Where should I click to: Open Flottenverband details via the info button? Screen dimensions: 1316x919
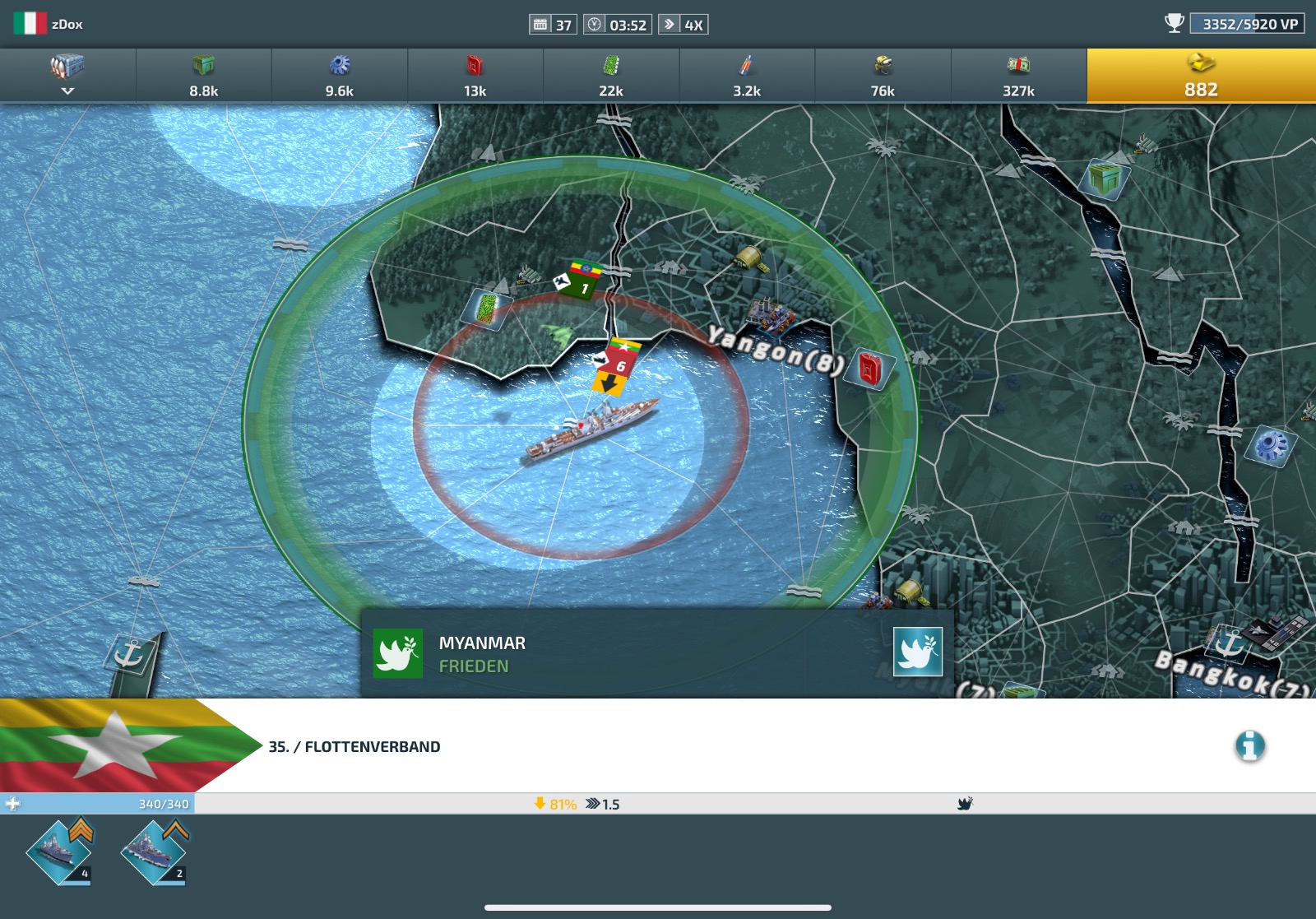(1250, 746)
